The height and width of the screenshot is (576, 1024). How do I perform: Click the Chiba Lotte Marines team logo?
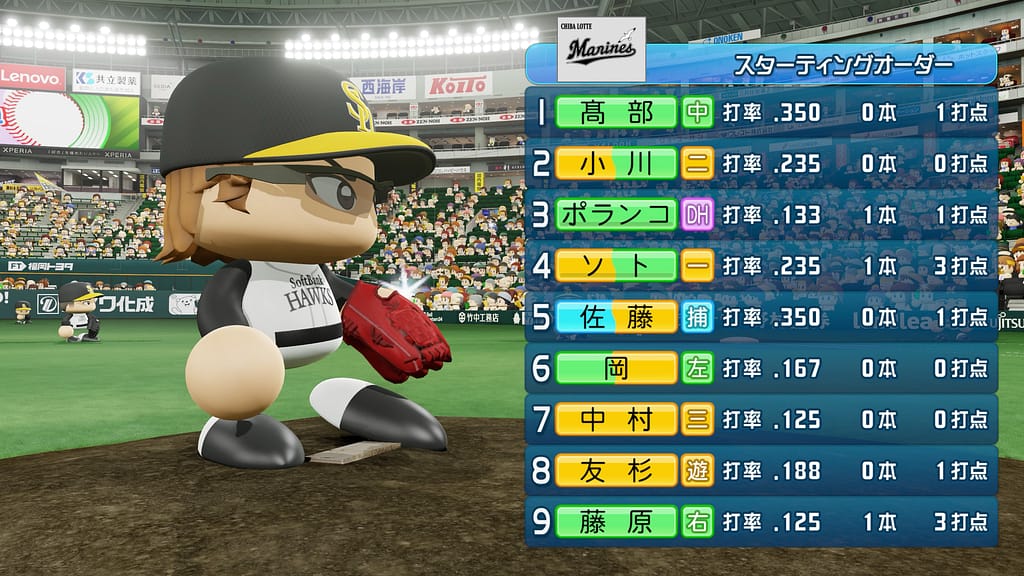tap(601, 48)
